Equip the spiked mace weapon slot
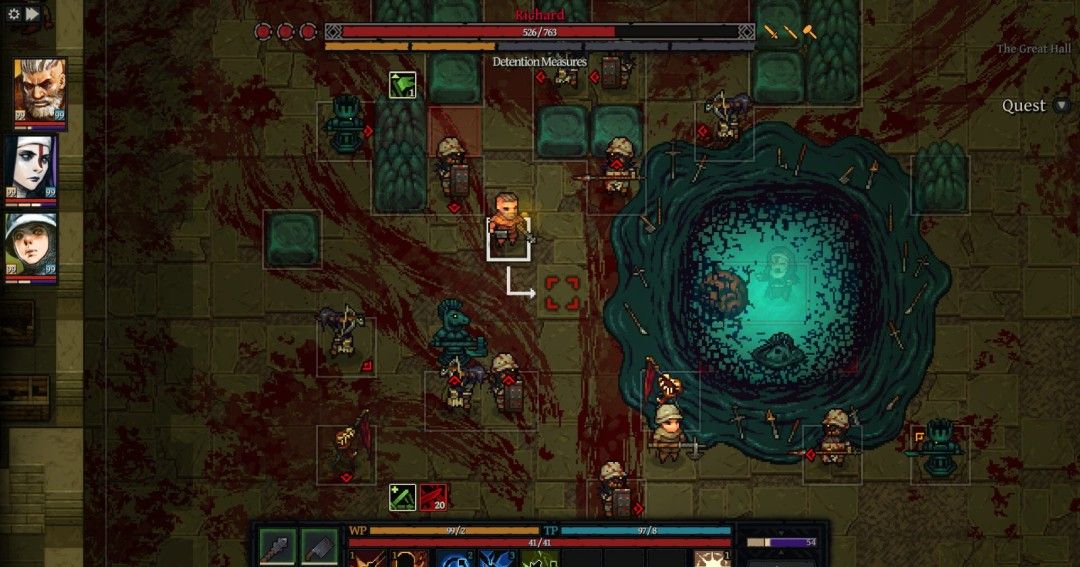Screen dimensions: 1080x567 (x=277, y=546)
